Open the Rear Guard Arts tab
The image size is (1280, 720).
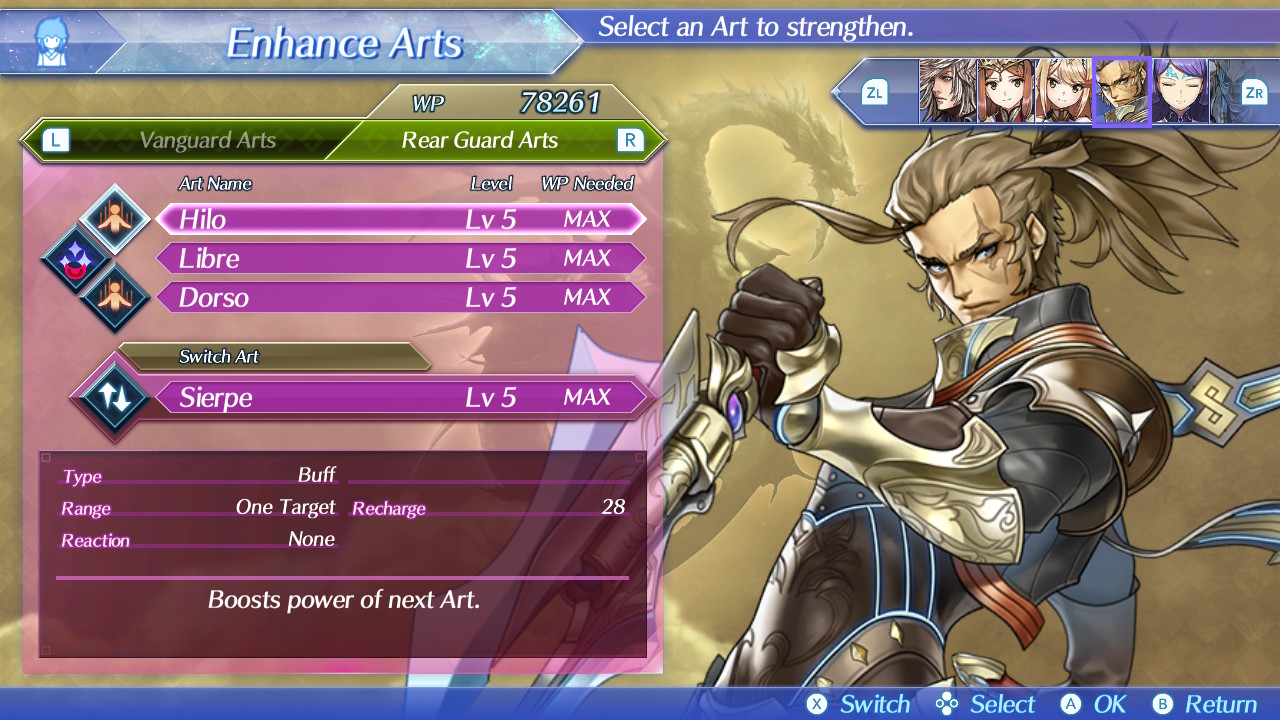click(479, 141)
